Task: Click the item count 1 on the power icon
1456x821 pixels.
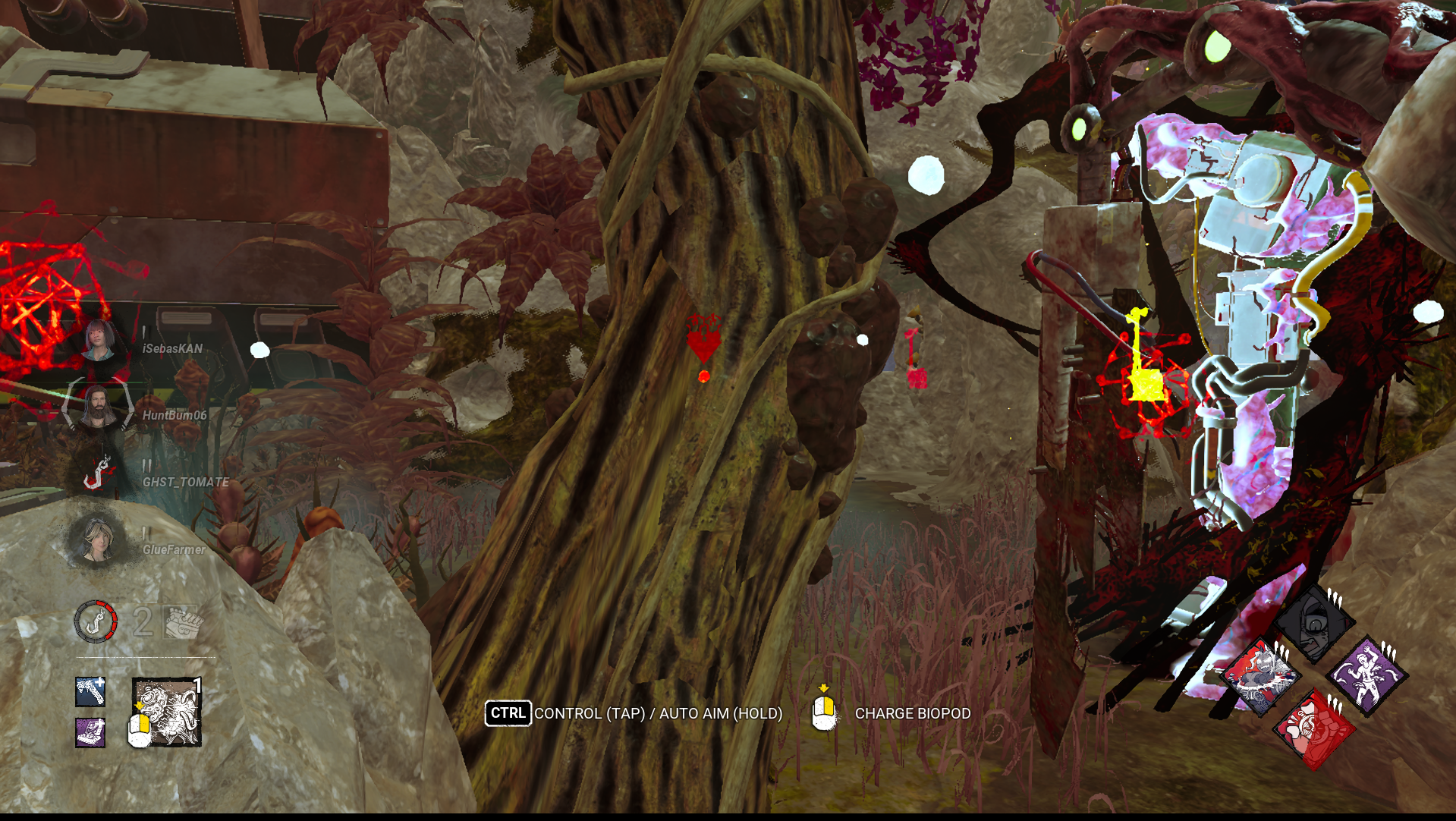Action: click(197, 684)
